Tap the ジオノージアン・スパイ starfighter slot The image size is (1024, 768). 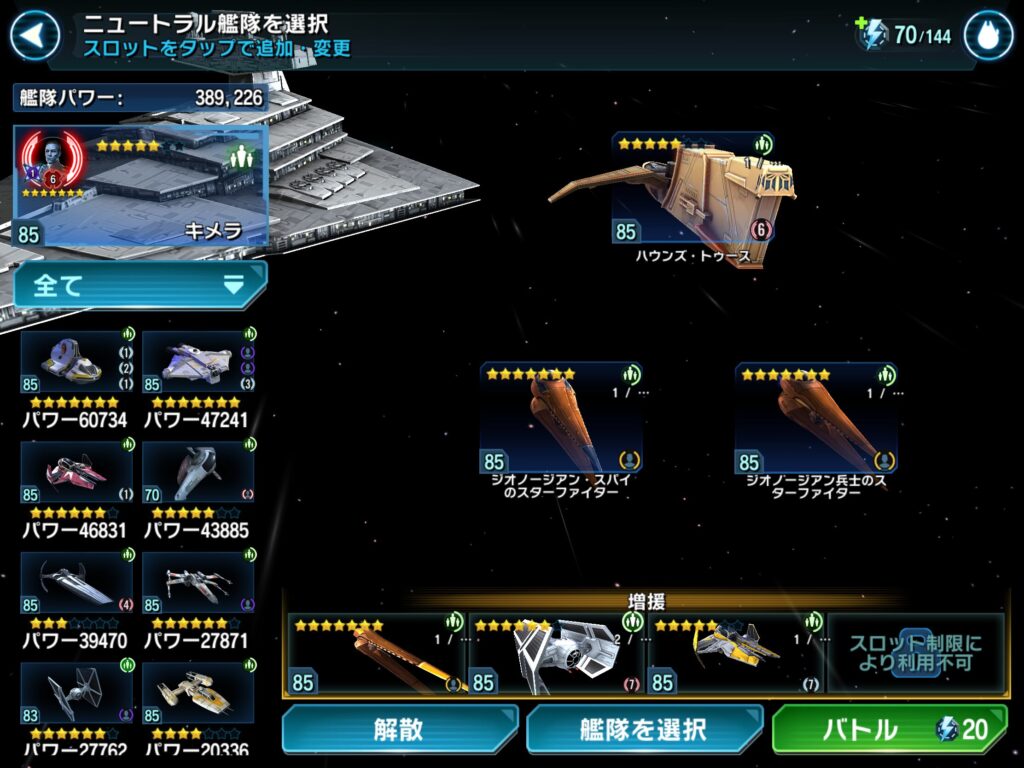coord(561,420)
